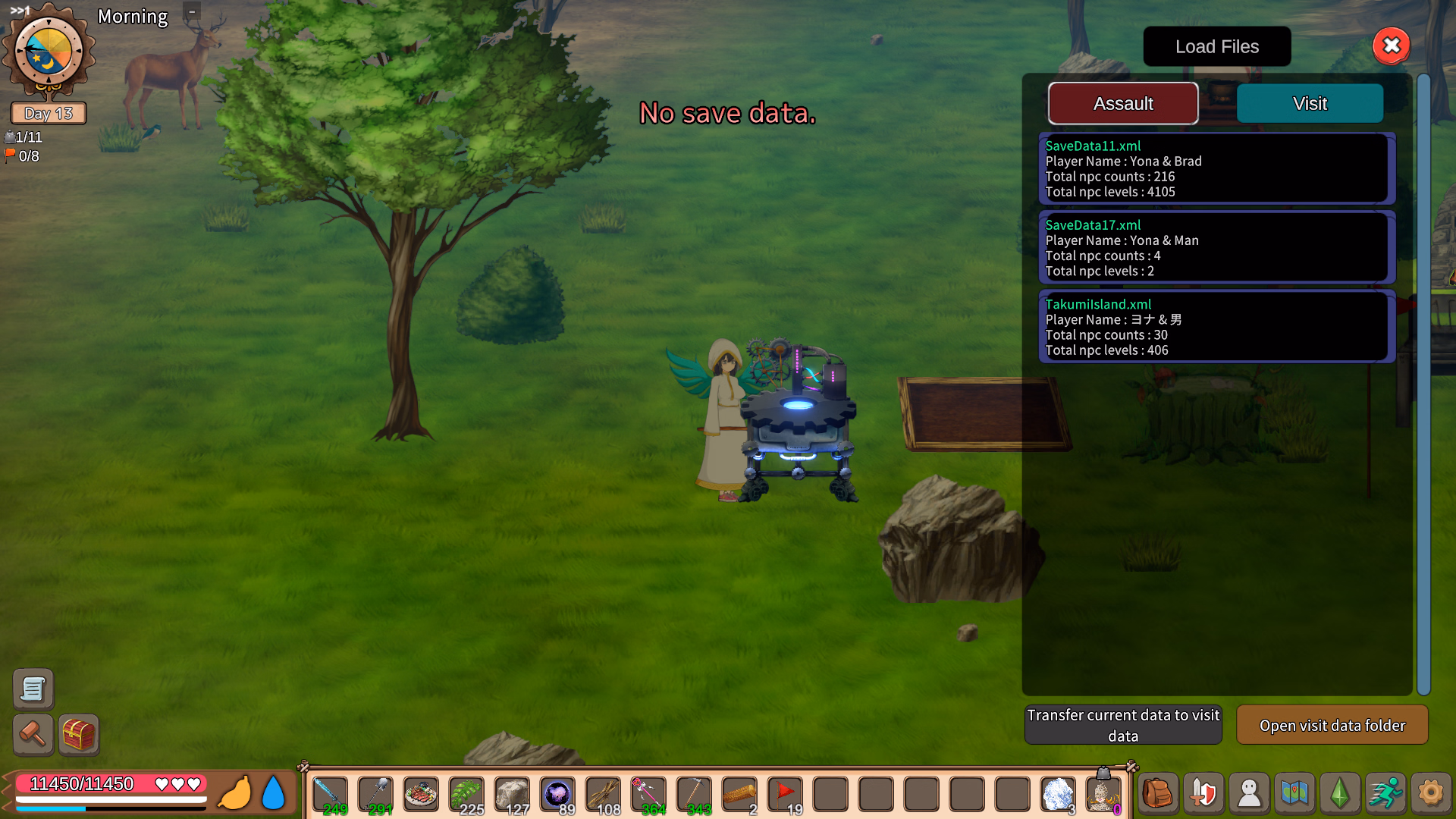Select the blue sword hotbar slot
This screenshot has width=1456, height=819.
[x=330, y=794]
